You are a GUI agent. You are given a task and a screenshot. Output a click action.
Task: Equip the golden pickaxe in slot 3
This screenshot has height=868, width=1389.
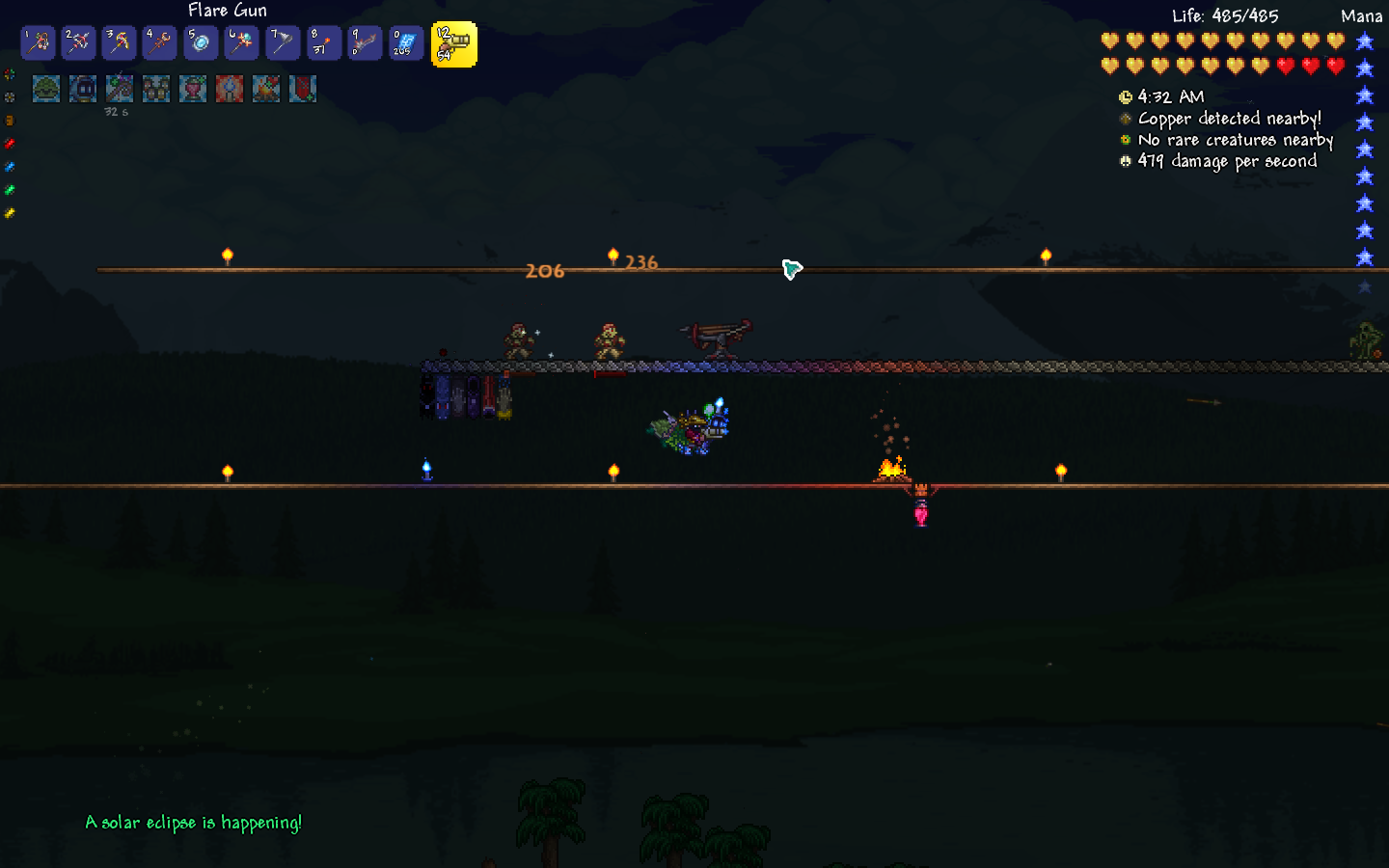120,42
